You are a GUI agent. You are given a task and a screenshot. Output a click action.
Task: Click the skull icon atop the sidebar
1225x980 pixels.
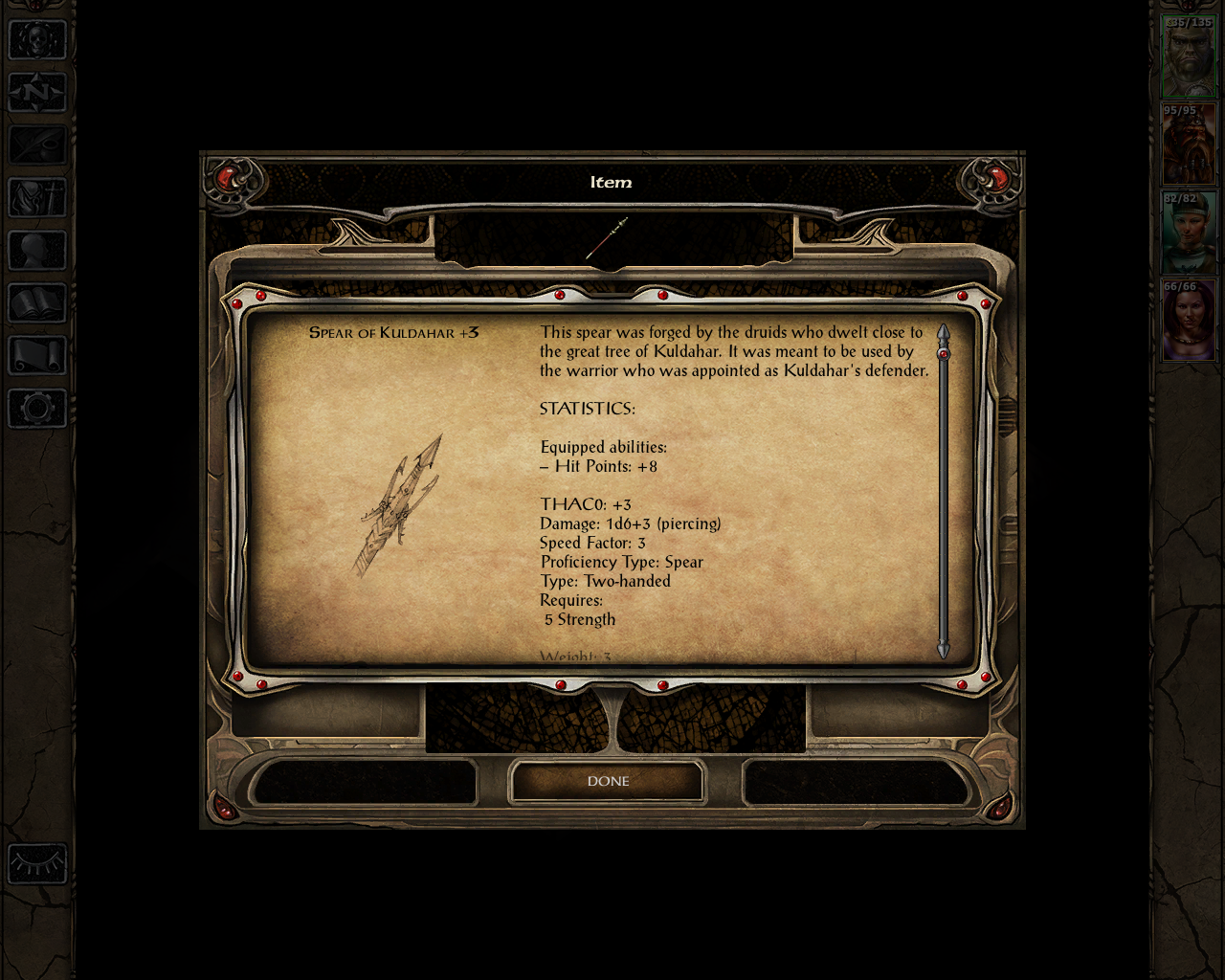35,40
